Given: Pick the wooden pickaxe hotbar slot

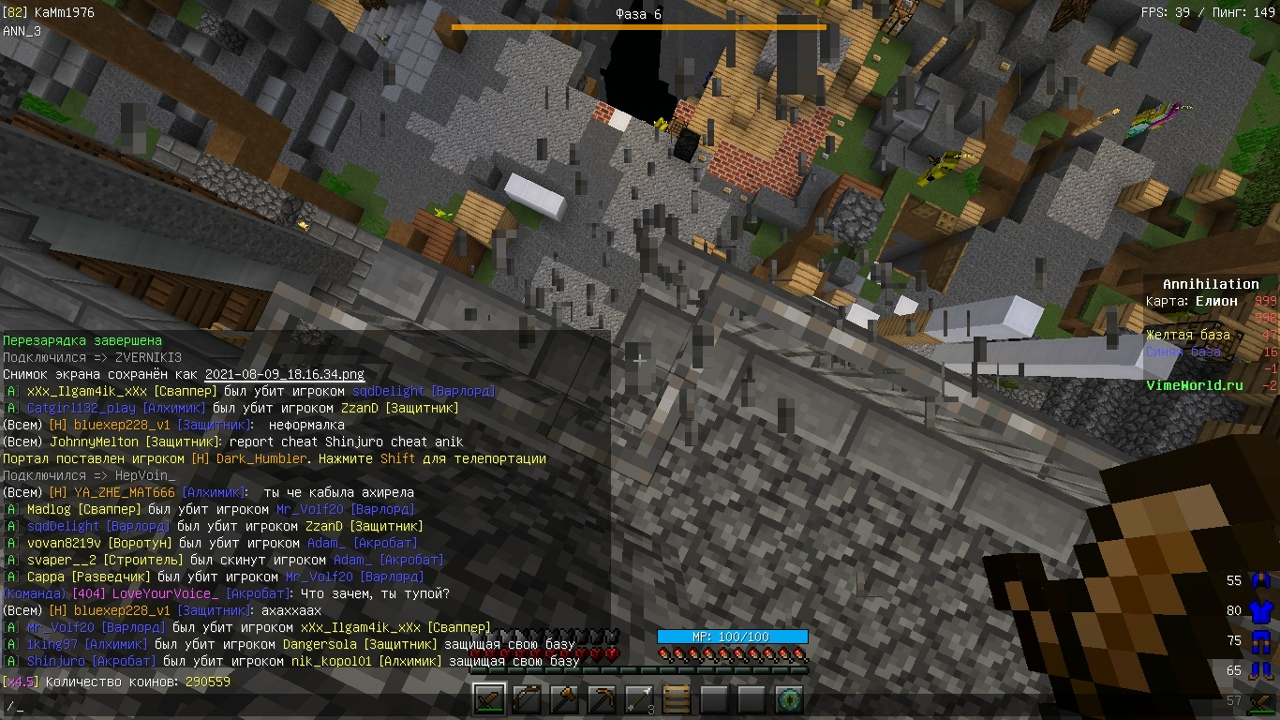Looking at the screenshot, I should (x=602, y=699).
